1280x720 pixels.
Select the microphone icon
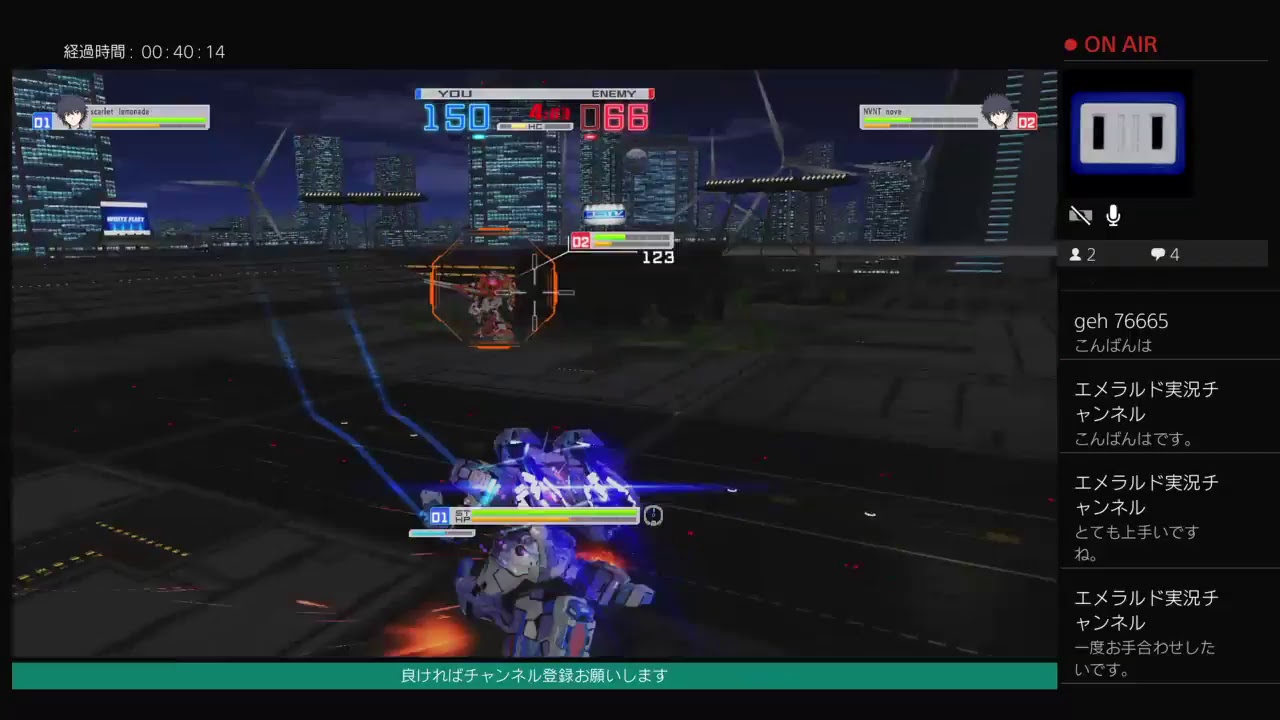coord(1112,215)
